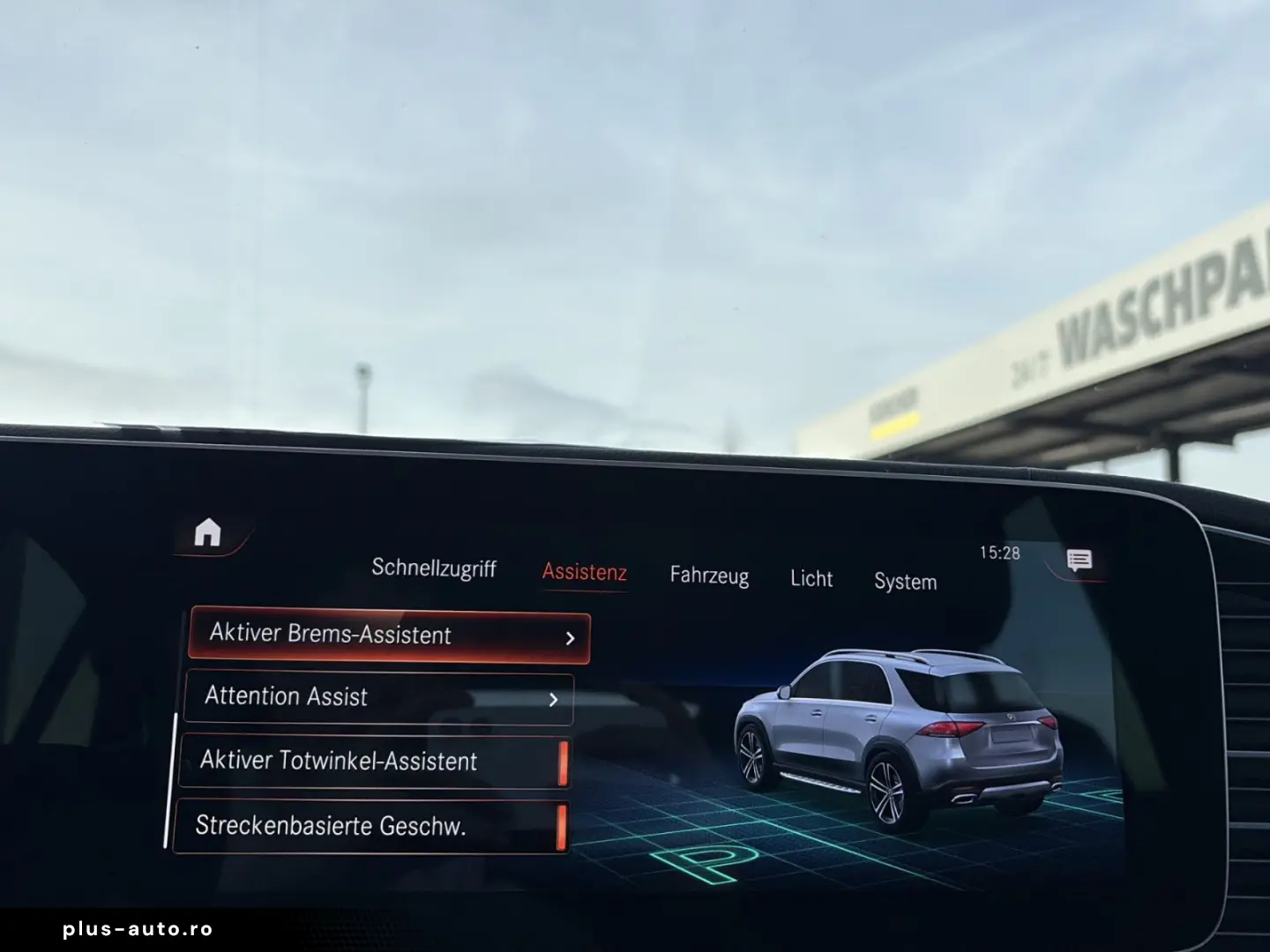
Task: Tap the orange indicator on Streckenbasierte Geschw.
Action: click(x=562, y=827)
